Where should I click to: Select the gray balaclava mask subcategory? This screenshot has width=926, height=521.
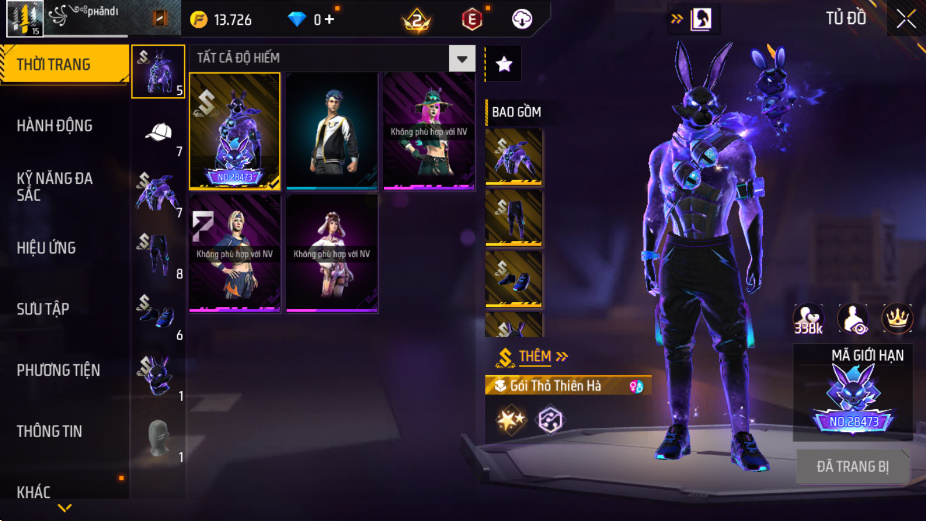coord(158,436)
